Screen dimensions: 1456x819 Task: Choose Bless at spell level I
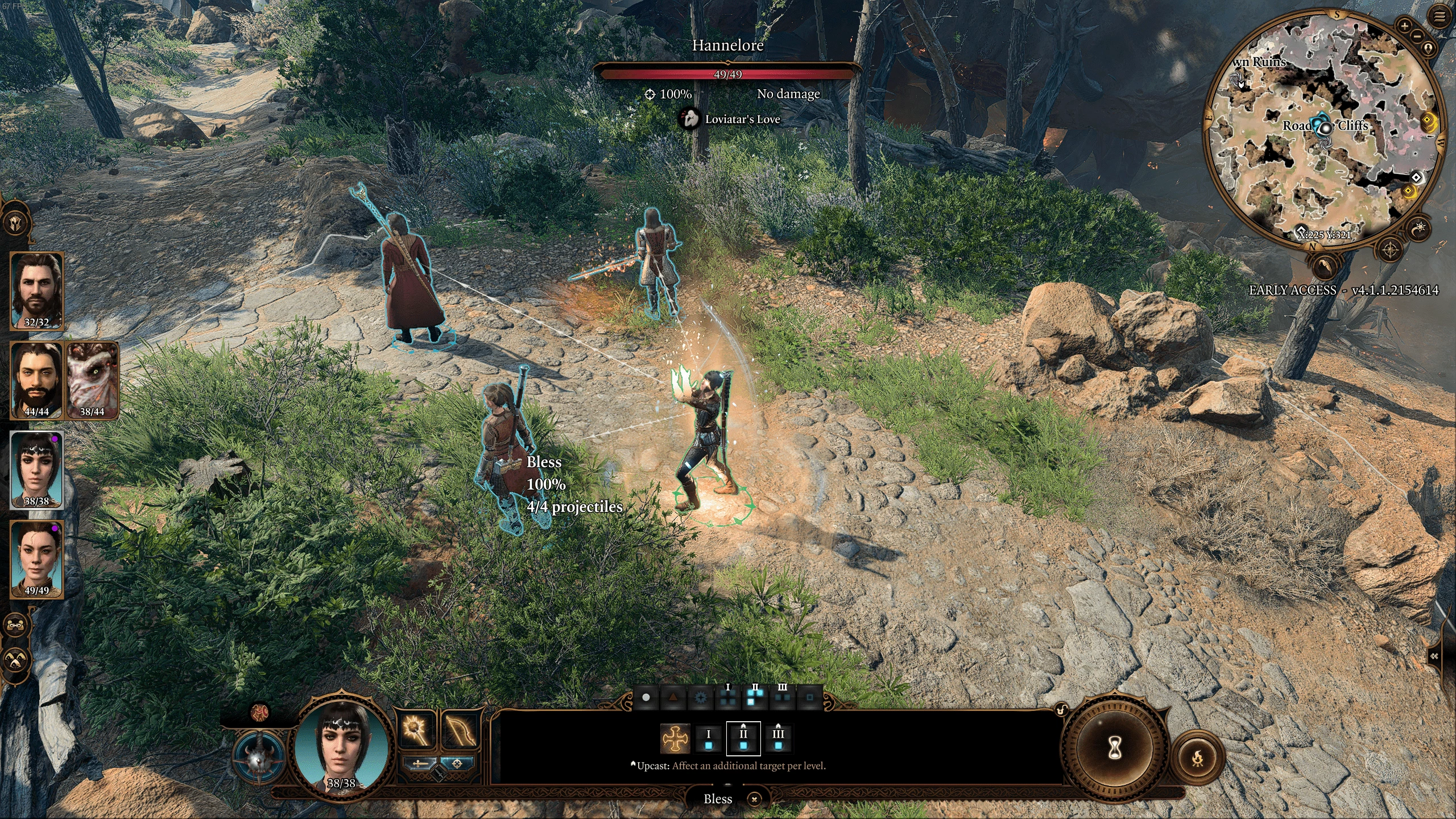click(x=709, y=738)
